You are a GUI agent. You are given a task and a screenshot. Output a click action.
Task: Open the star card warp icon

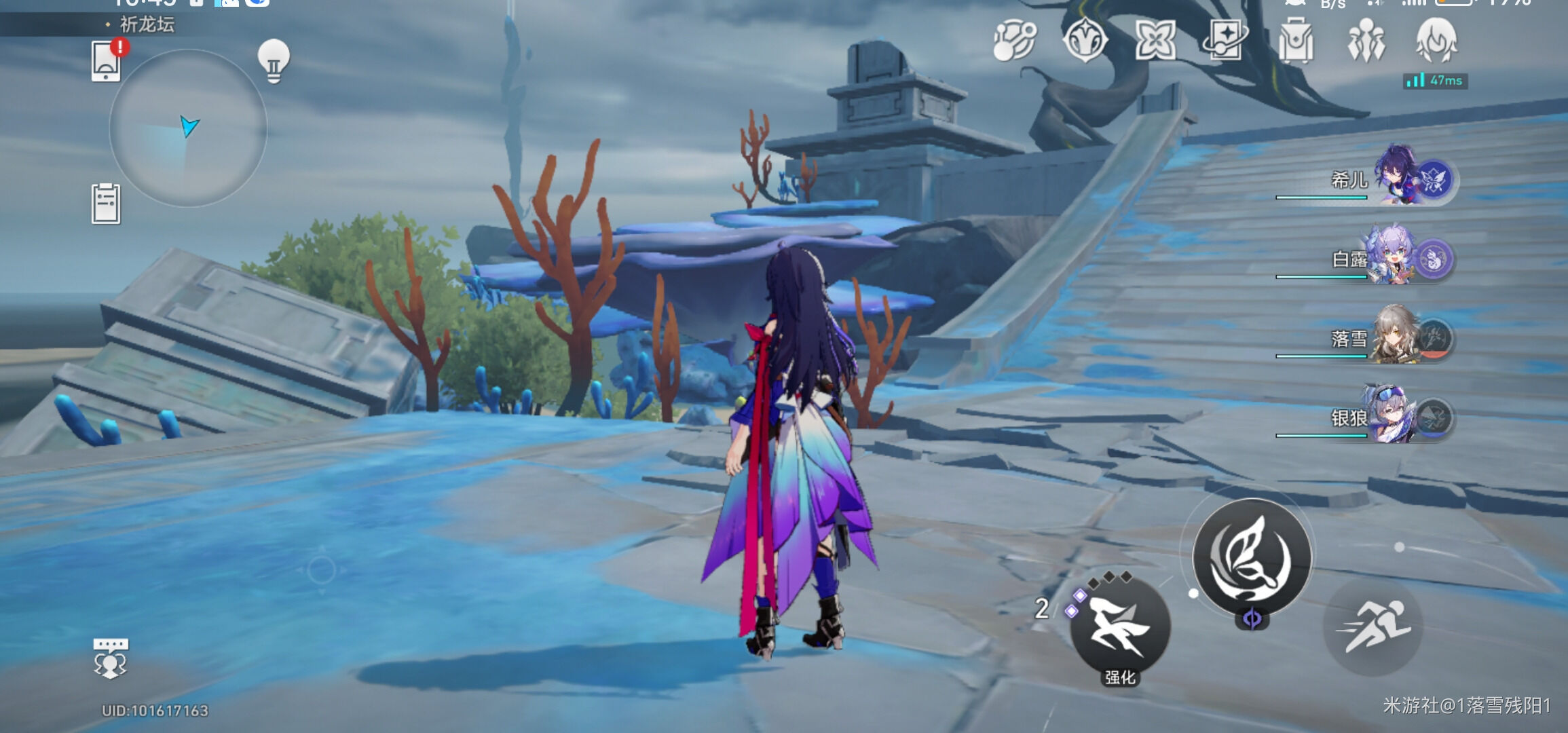[1226, 39]
